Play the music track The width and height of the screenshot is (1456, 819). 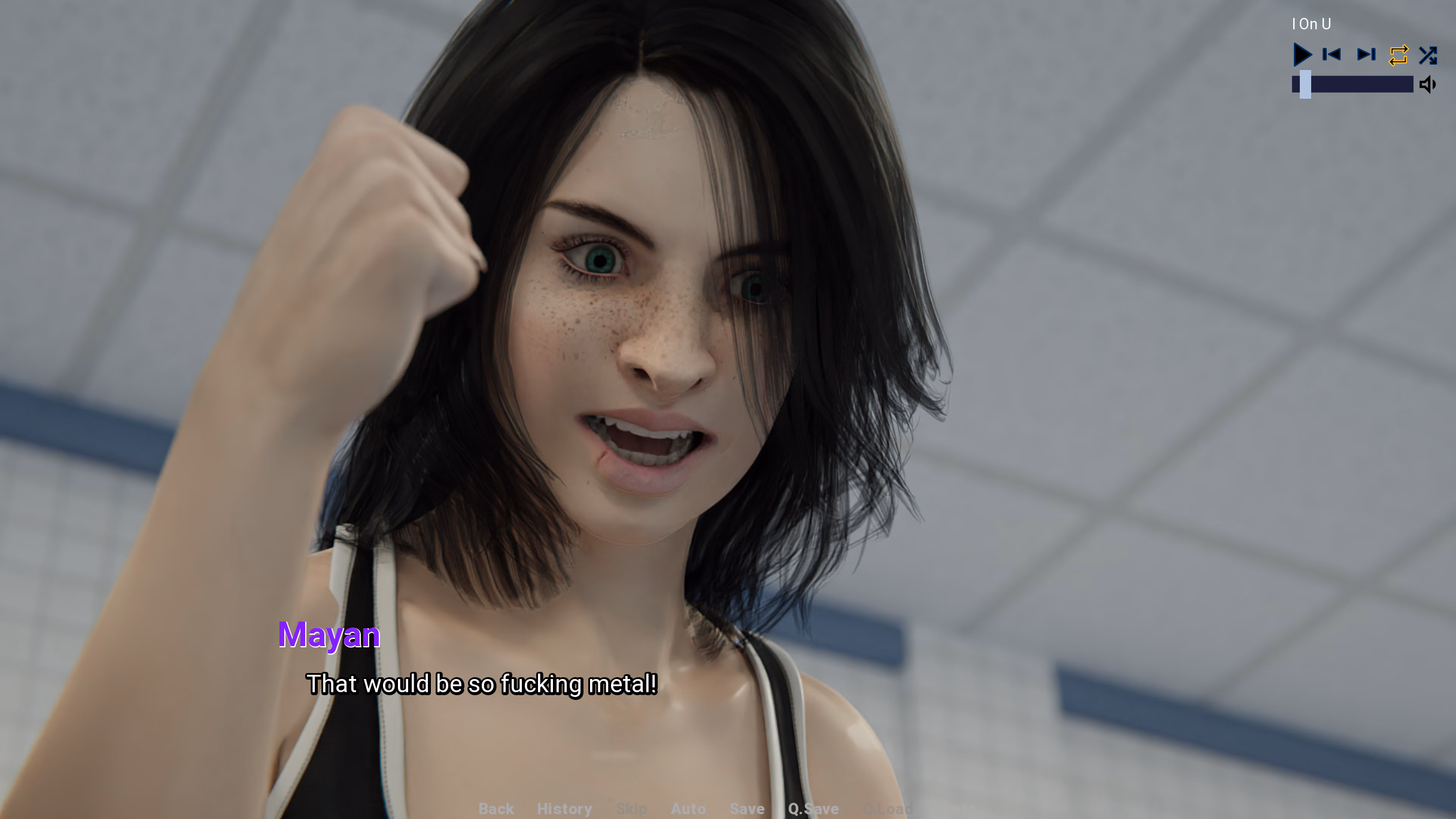(1302, 54)
